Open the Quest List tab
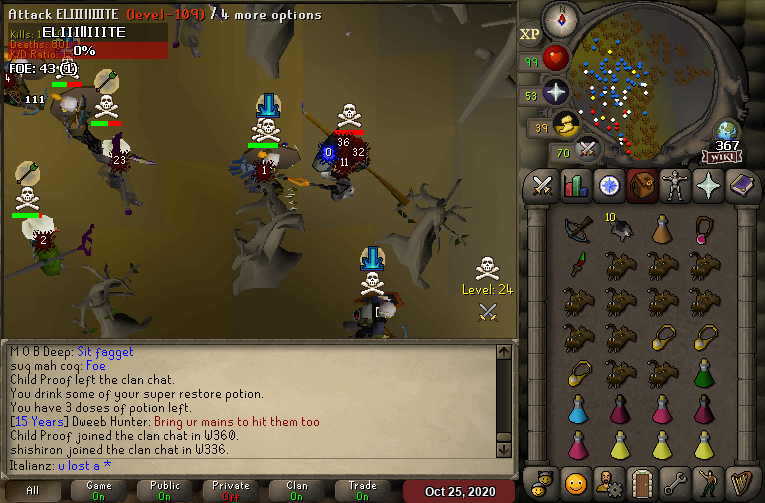 (x=608, y=186)
